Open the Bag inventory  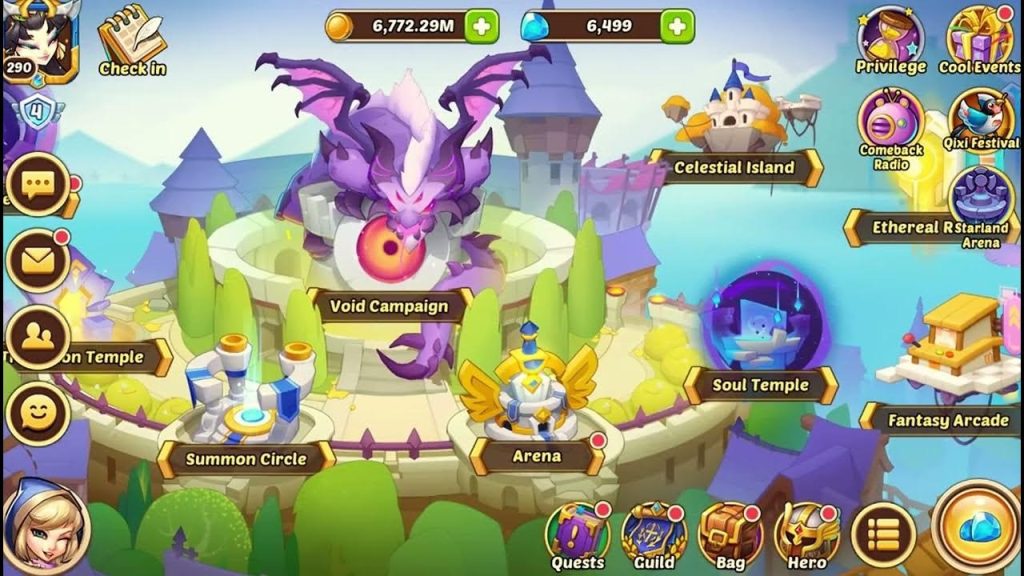coord(730,533)
